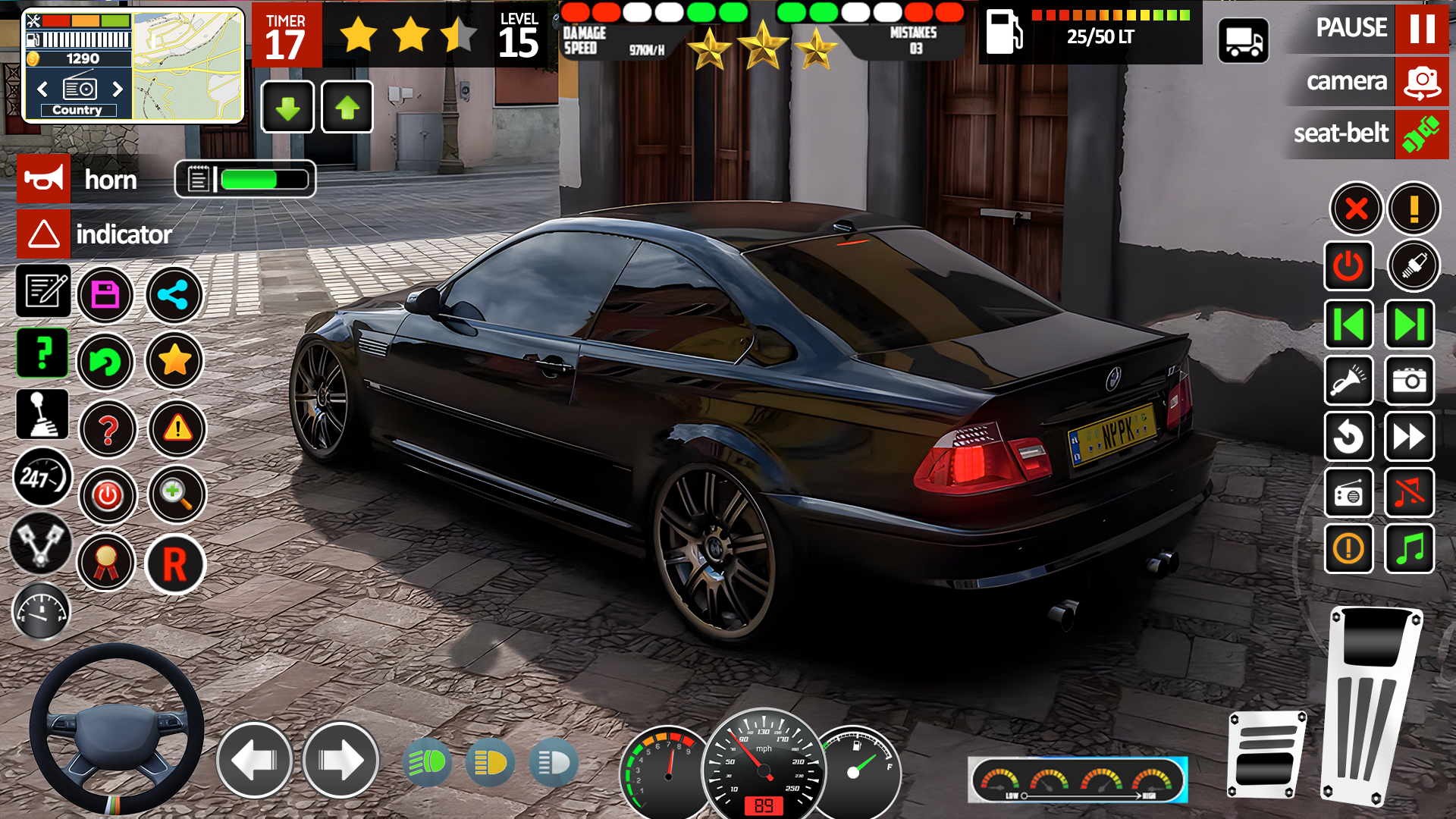1456x819 pixels.
Task: Sound the horn
Action: click(43, 179)
